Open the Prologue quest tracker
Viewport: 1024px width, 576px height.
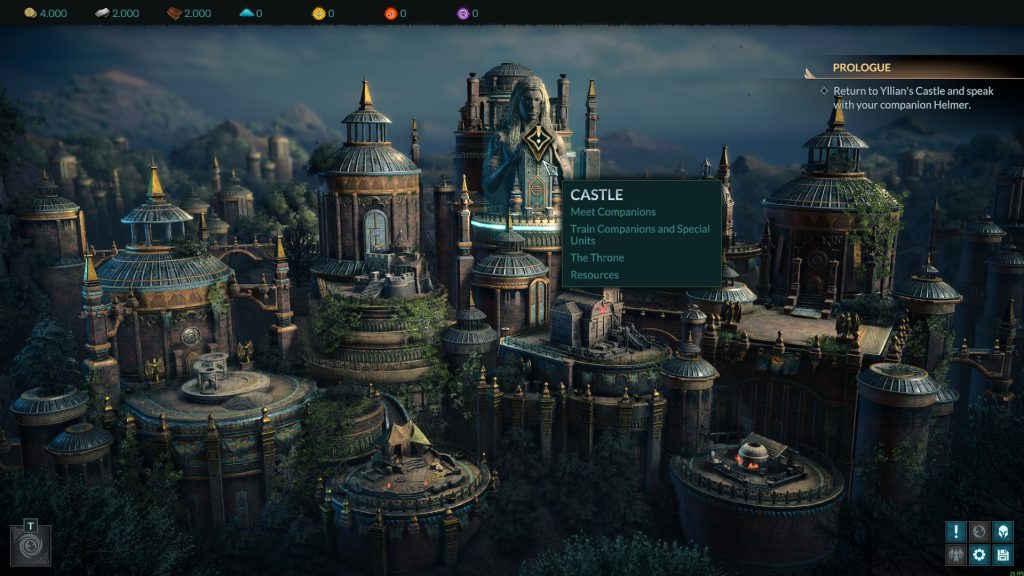tap(862, 68)
